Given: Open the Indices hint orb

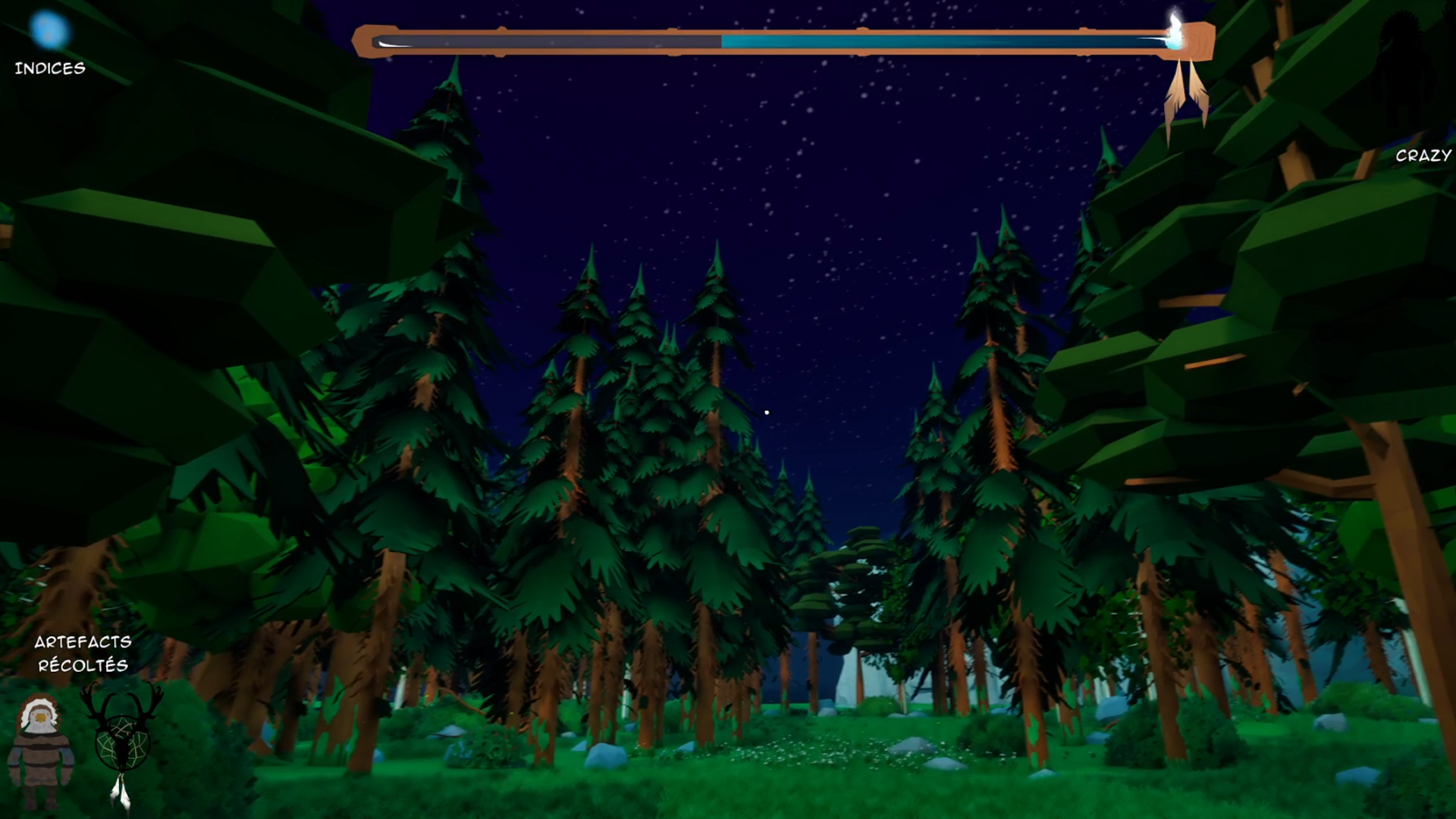Looking at the screenshot, I should pos(49,31).
